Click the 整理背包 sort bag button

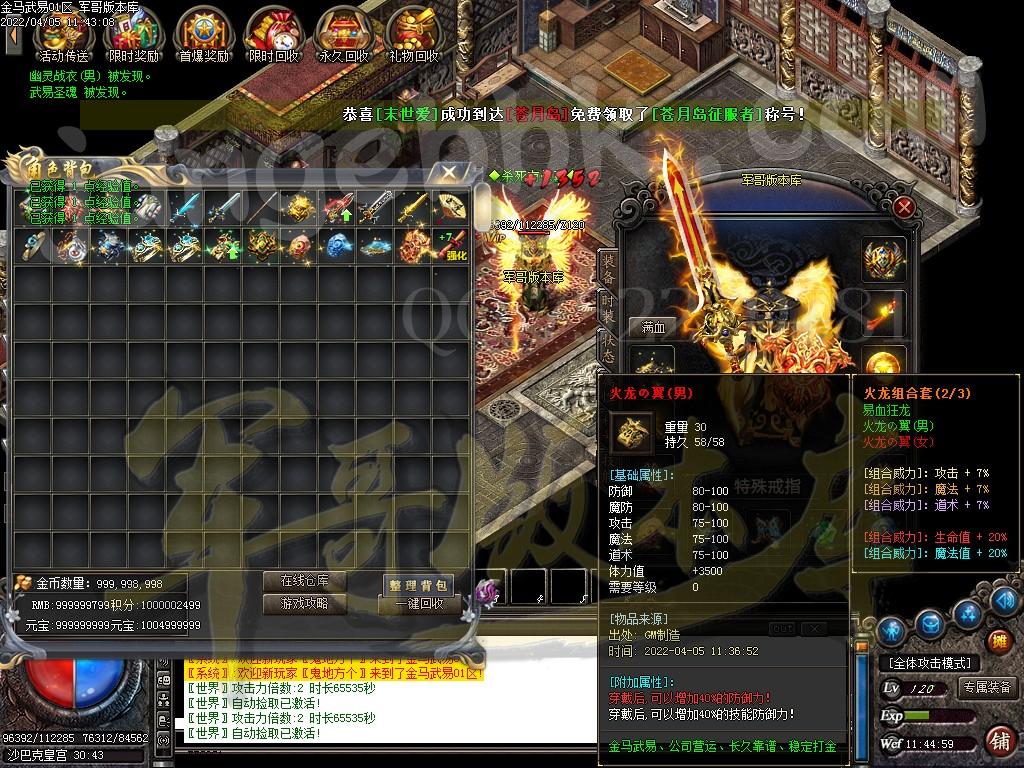pos(418,585)
